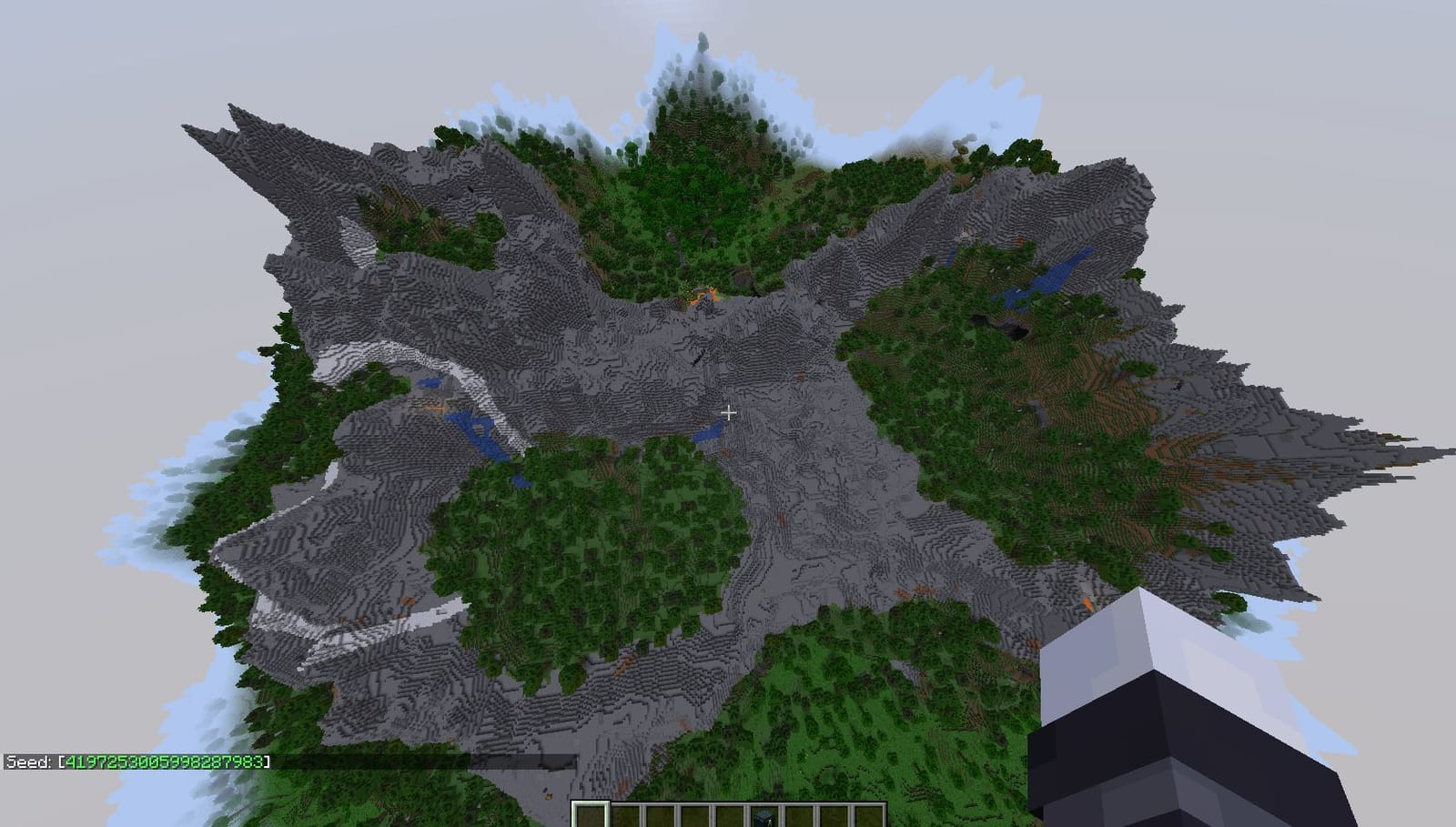Select the eighth hotbar slot
The image size is (1456, 827).
(x=834, y=814)
